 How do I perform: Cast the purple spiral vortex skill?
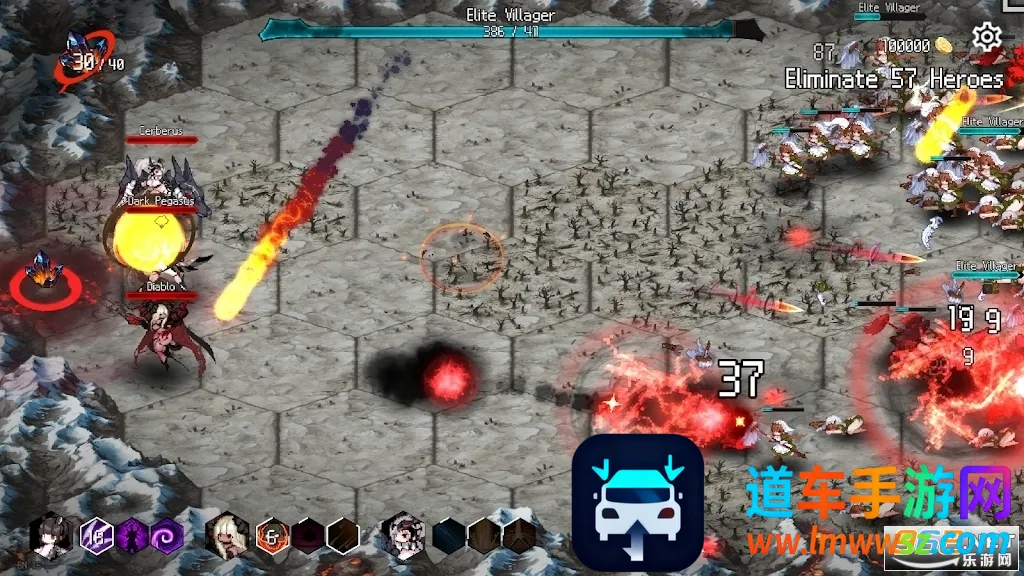click(x=166, y=536)
